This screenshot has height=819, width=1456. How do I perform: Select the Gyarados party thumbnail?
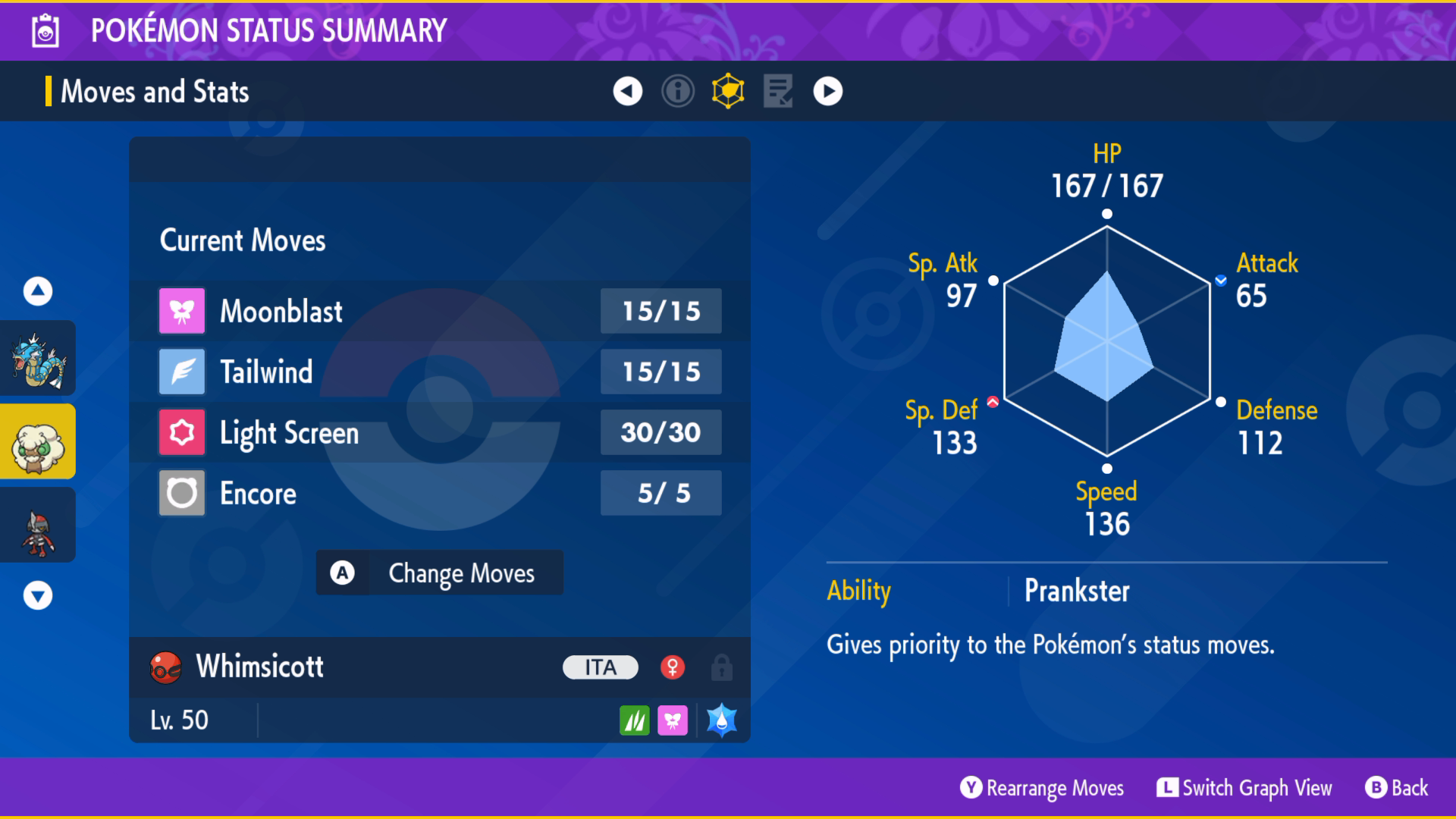click(37, 356)
